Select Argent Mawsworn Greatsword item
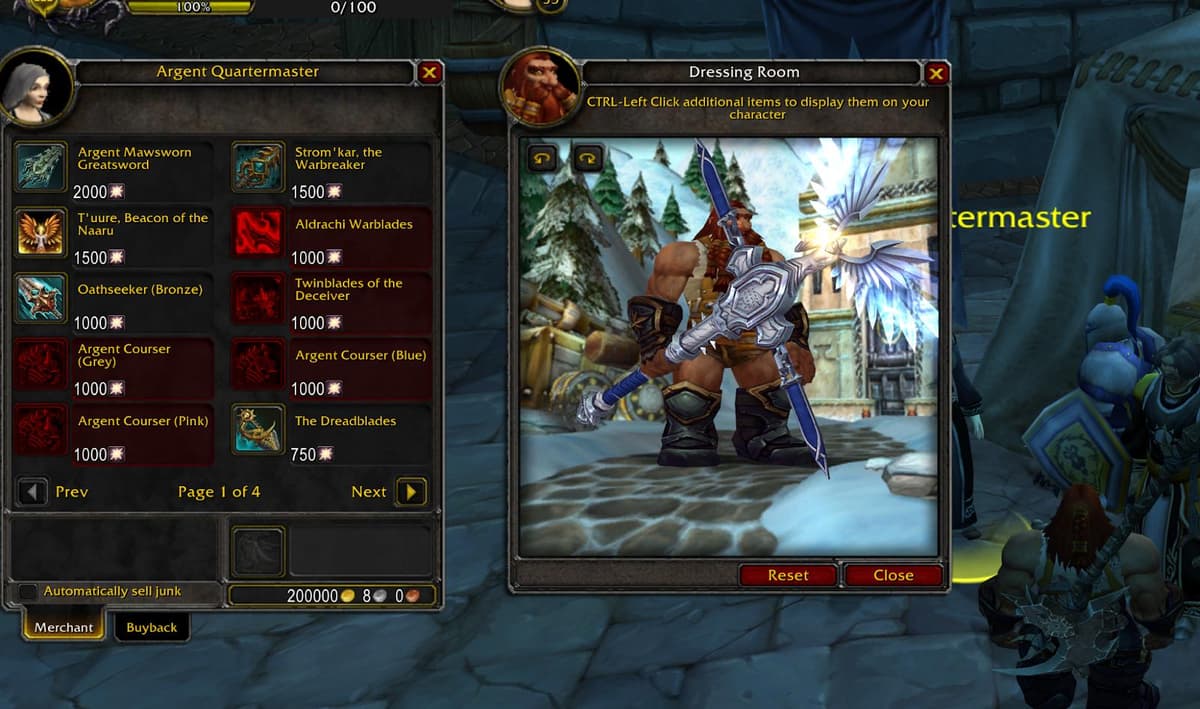 click(42, 166)
